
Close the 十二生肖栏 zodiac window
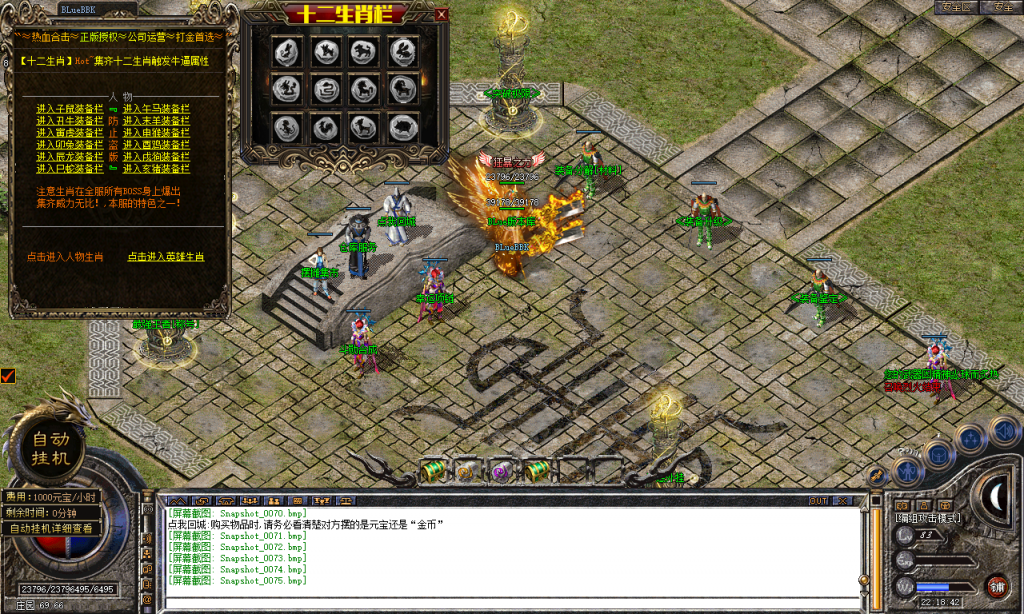pos(441,14)
